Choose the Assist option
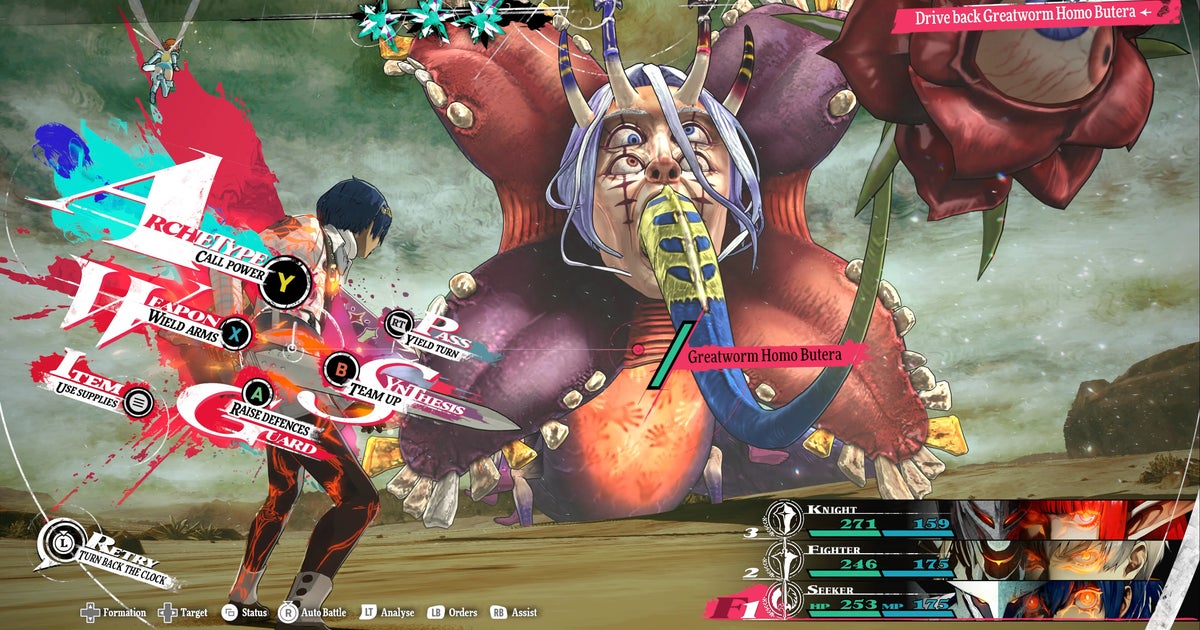1200x630 pixels. (514, 612)
